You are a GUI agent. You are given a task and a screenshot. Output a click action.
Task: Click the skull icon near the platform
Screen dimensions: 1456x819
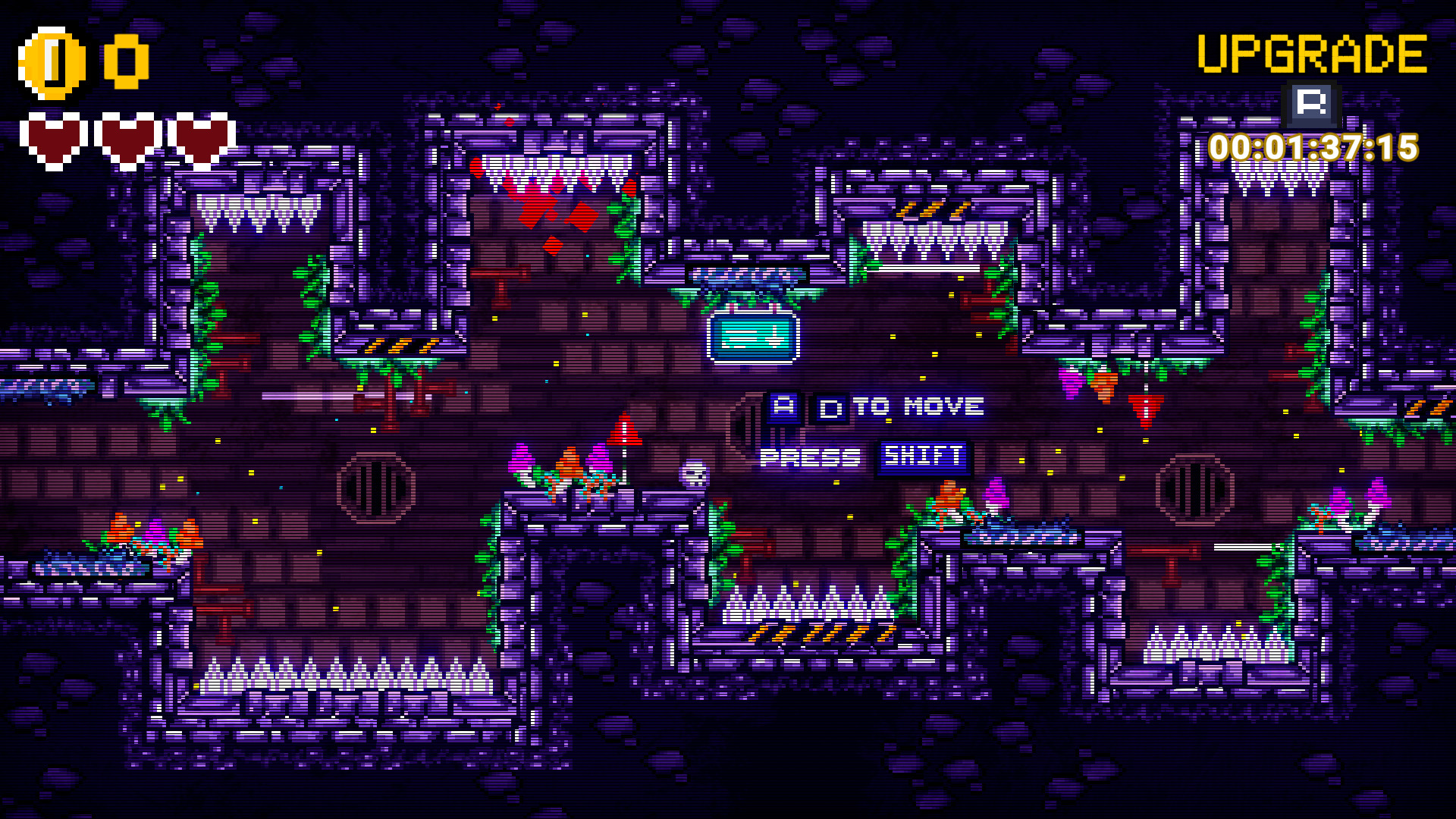tap(692, 471)
